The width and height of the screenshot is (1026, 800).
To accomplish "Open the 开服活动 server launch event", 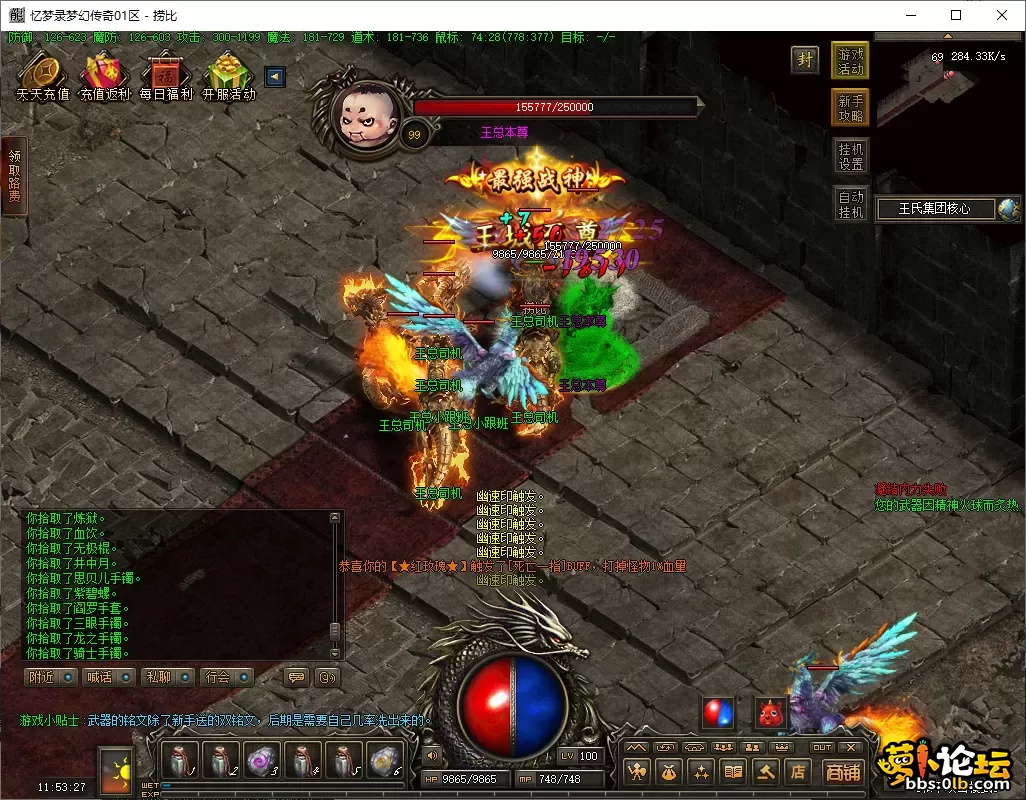I will [x=228, y=76].
